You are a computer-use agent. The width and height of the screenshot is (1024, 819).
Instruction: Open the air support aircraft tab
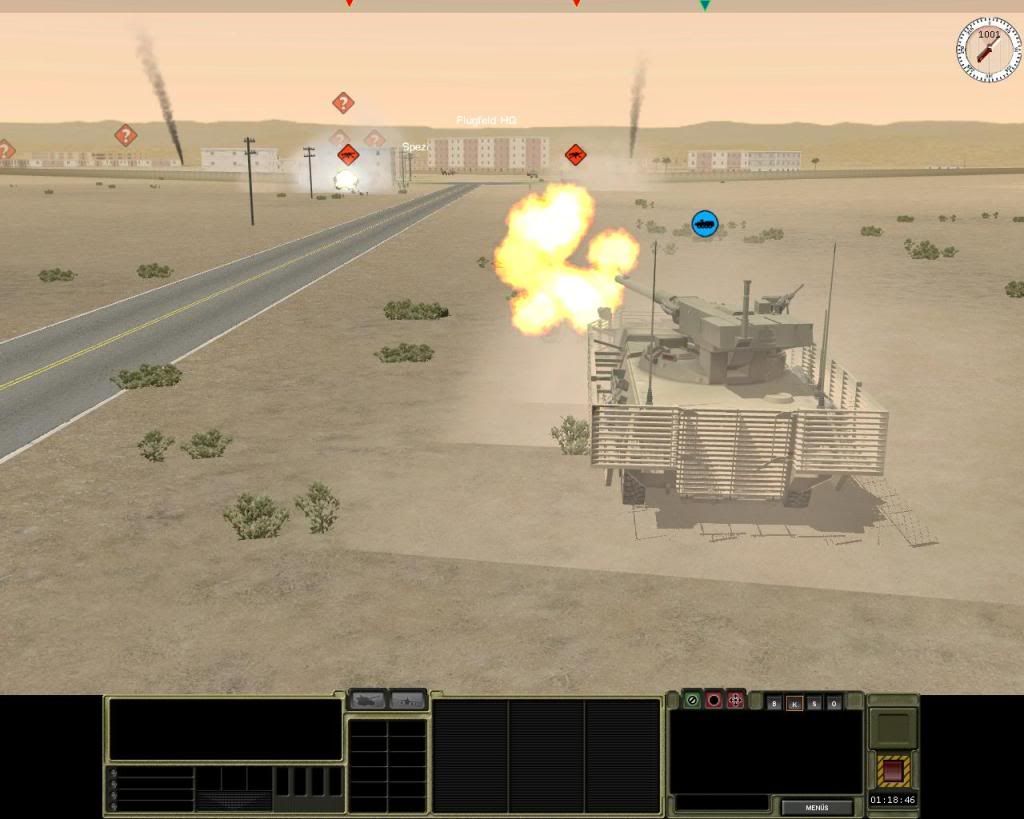coord(408,700)
